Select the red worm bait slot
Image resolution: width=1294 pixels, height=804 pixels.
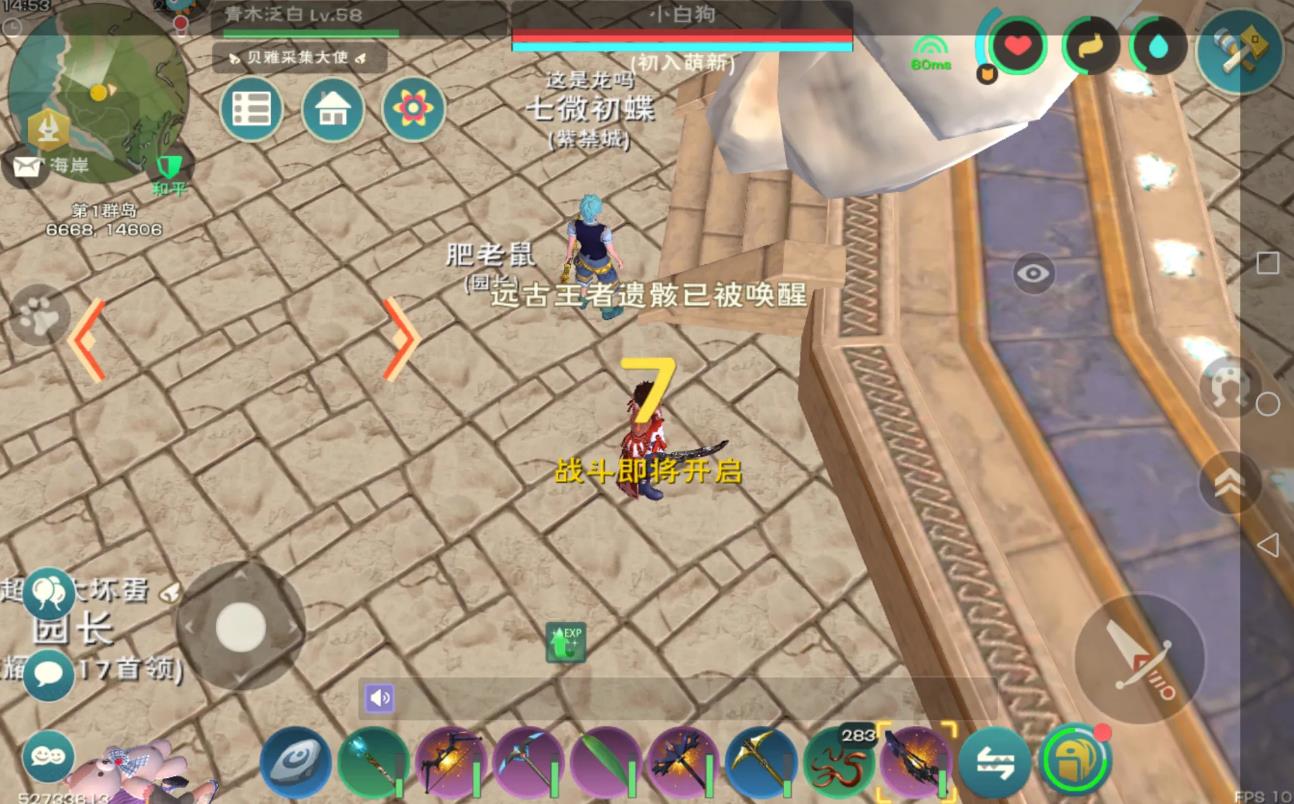tap(838, 762)
